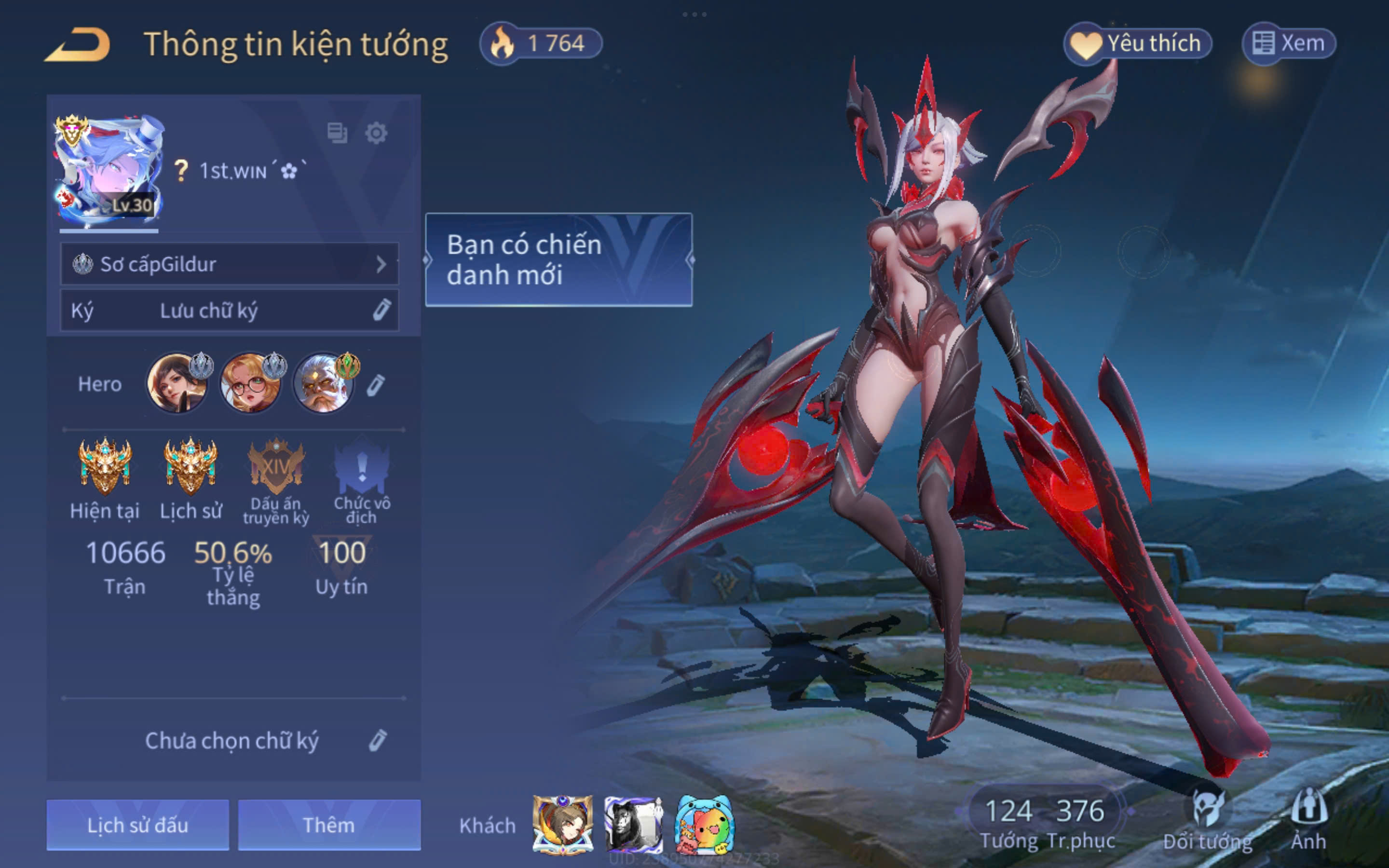View the Dấu ấn truyền kỳ badge
The width and height of the screenshot is (1389, 868).
tap(276, 468)
